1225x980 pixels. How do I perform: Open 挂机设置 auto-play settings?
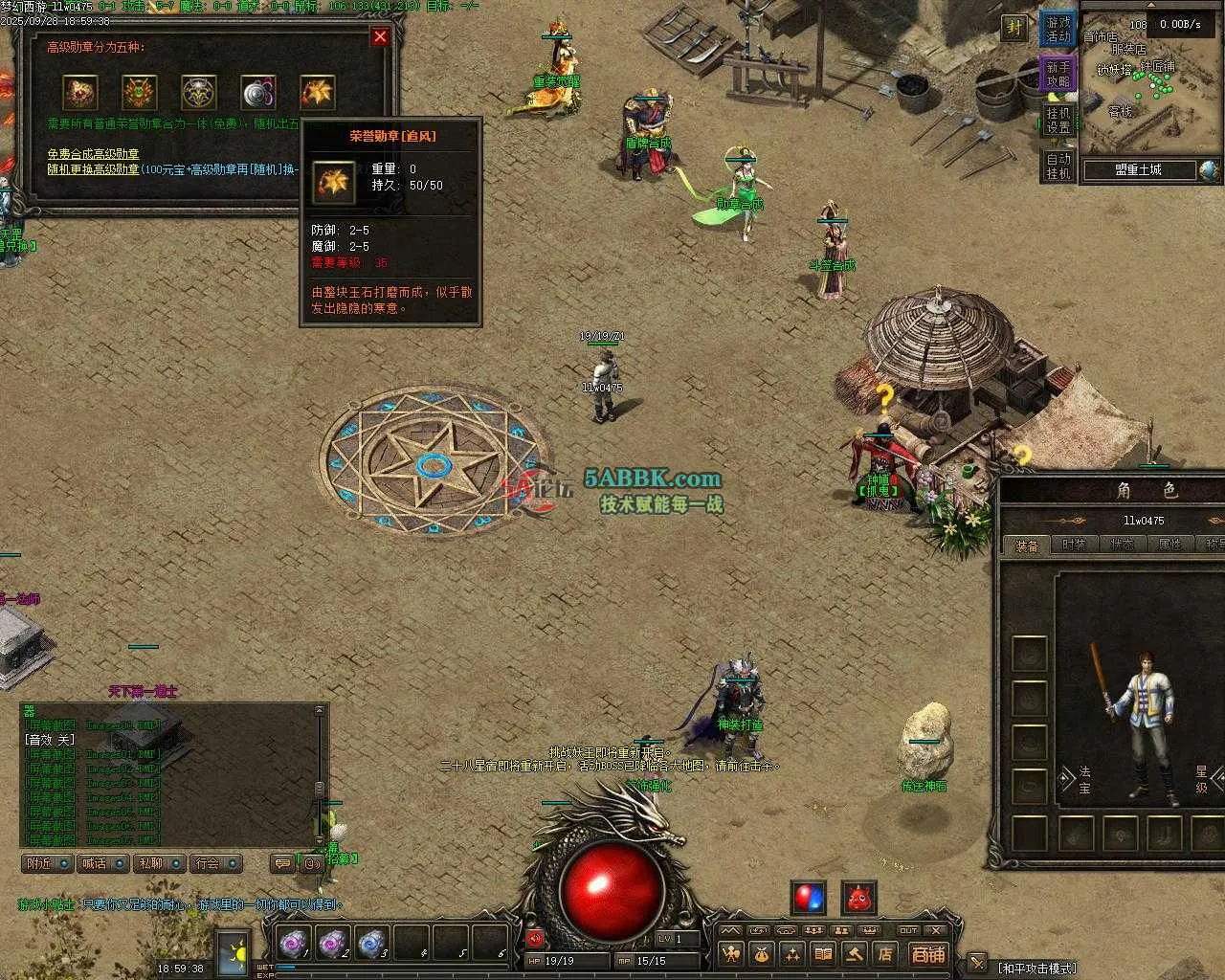point(1058,121)
